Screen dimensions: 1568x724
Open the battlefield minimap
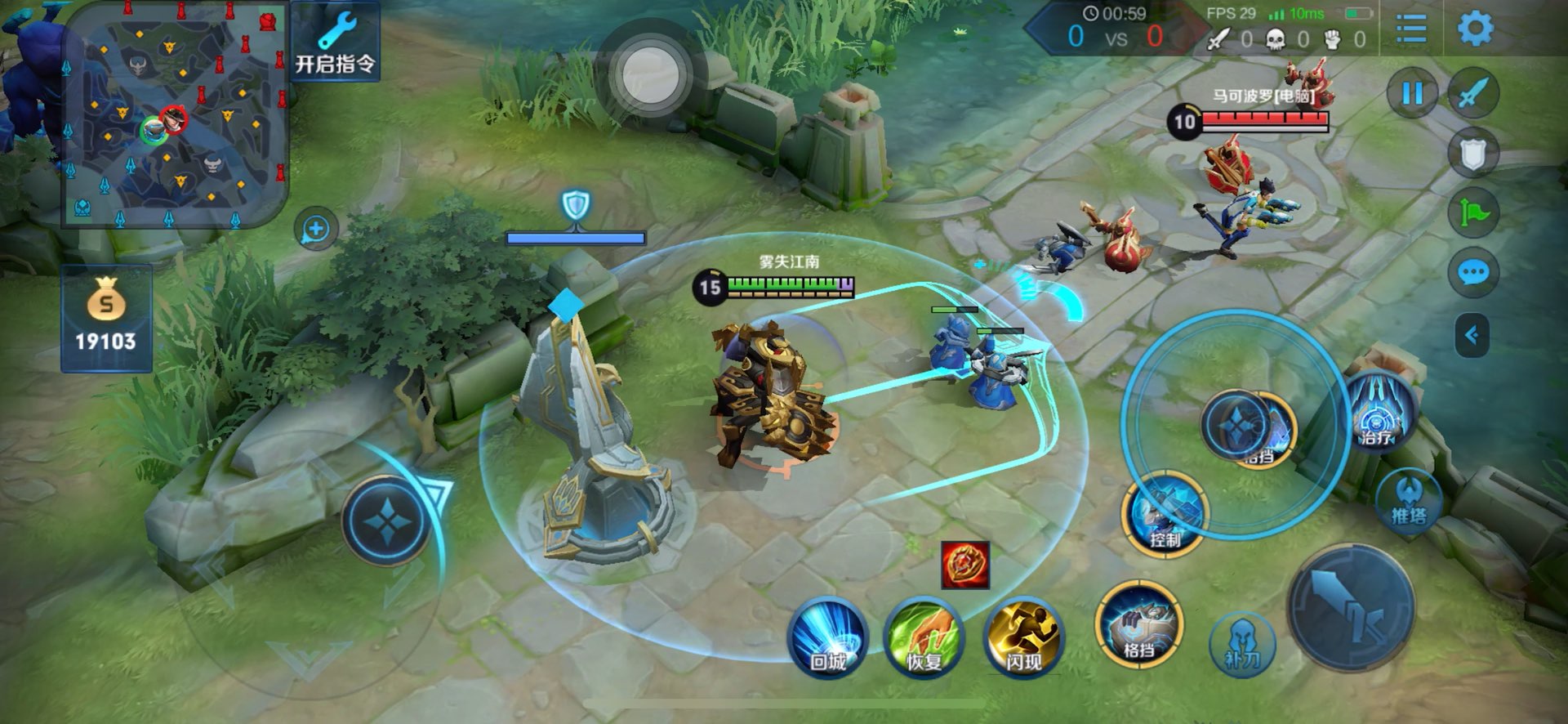tap(175, 114)
